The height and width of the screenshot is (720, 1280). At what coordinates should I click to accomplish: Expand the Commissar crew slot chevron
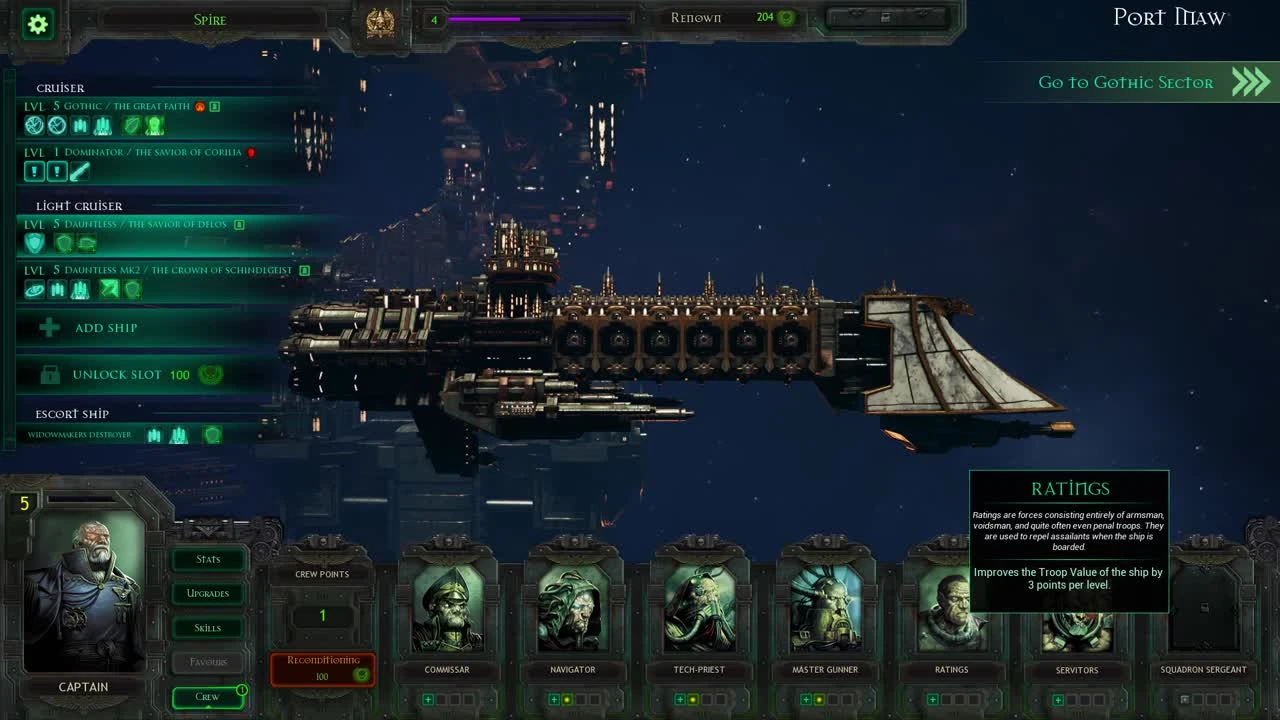coord(427,702)
